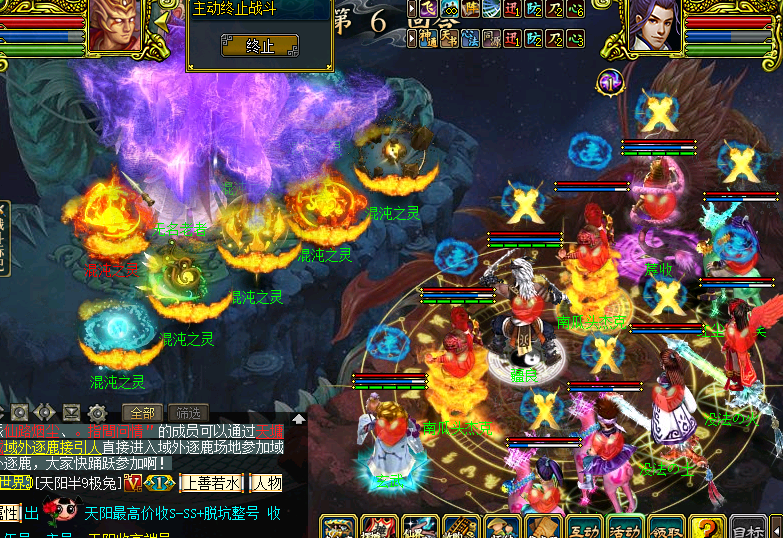This screenshot has height=538, width=783.
Task: Open the 筛选 chat filter
Action: click(187, 412)
